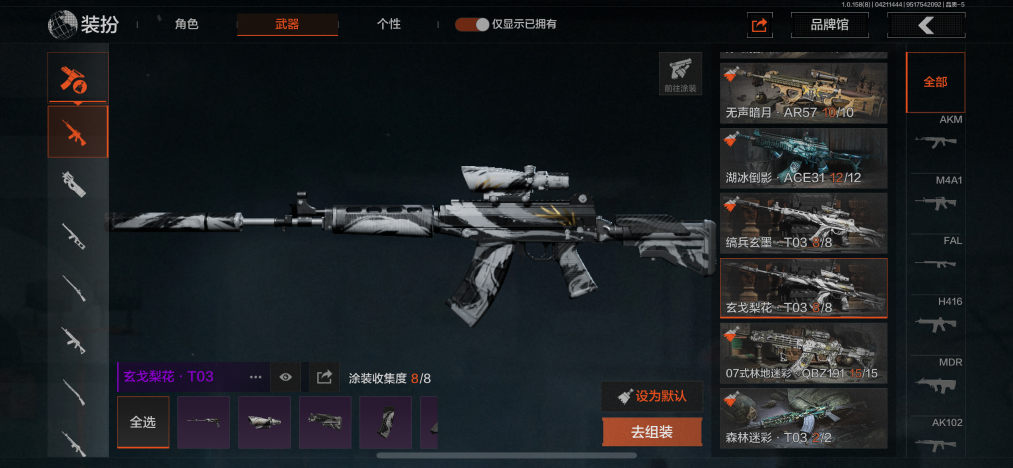1013x468 pixels.
Task: Open 去组装 assembly screen
Action: click(x=652, y=432)
